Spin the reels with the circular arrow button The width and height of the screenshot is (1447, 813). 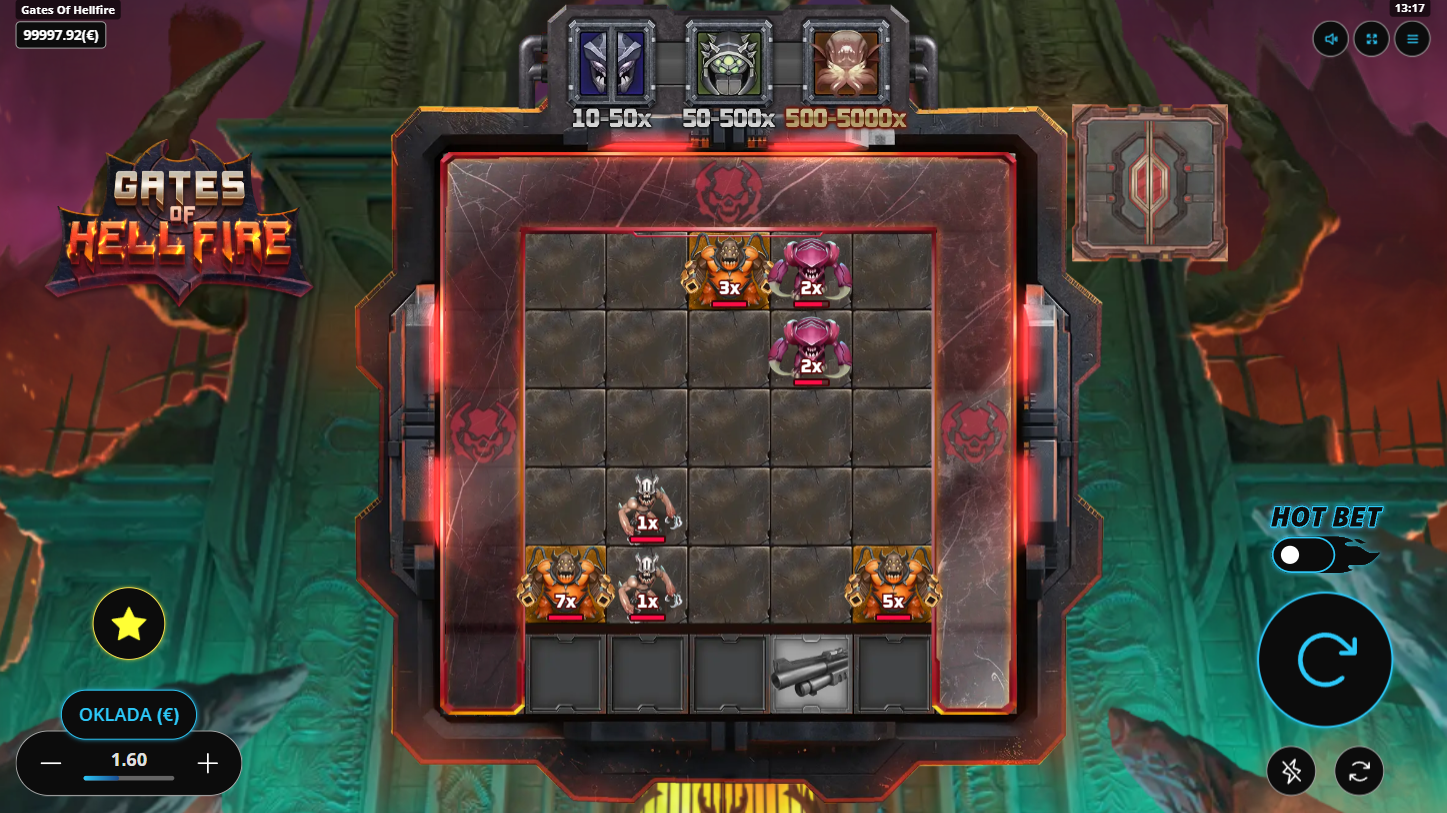click(1324, 660)
